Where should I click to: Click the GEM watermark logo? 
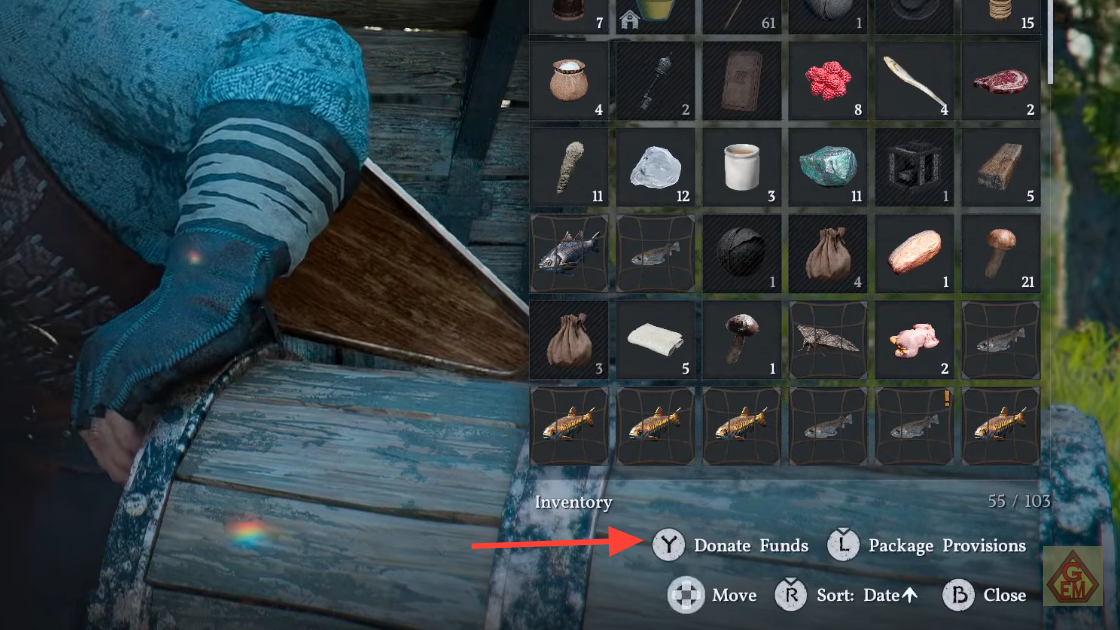[x=1072, y=576]
